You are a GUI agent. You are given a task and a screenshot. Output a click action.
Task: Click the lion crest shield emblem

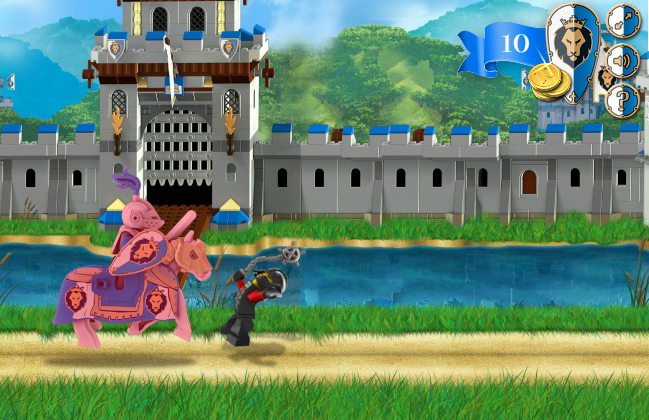pos(572,45)
